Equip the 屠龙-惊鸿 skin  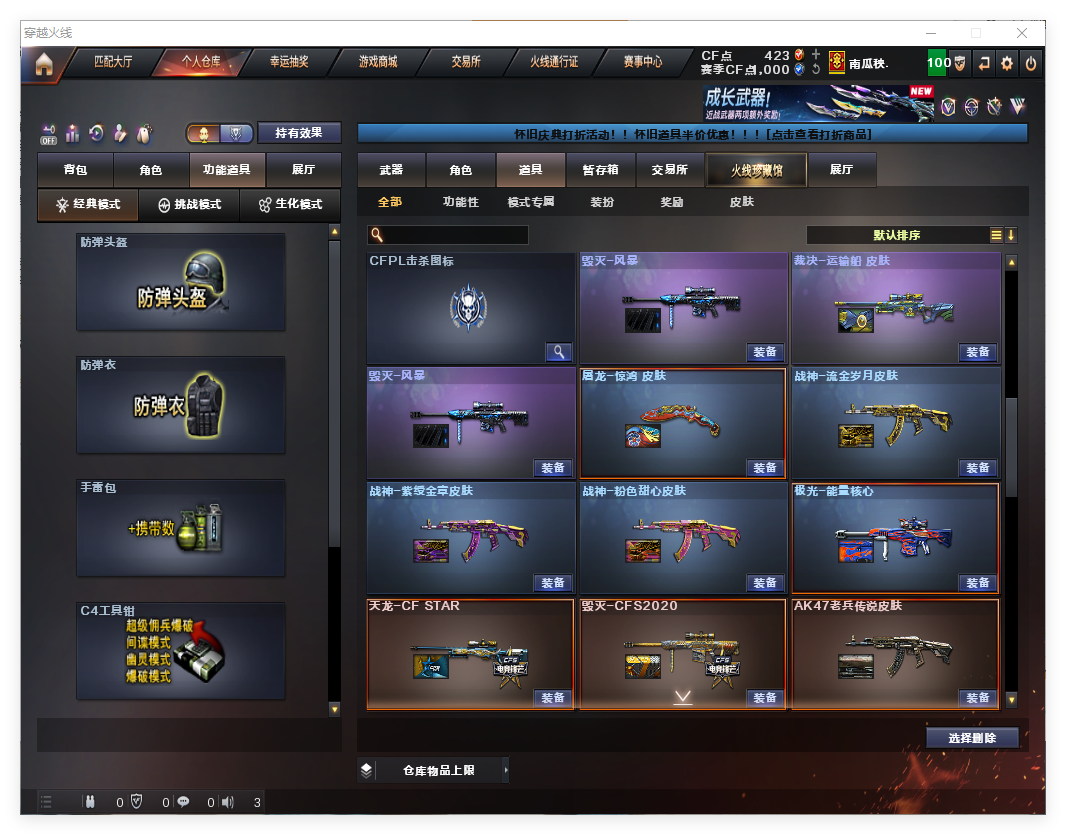tap(764, 467)
